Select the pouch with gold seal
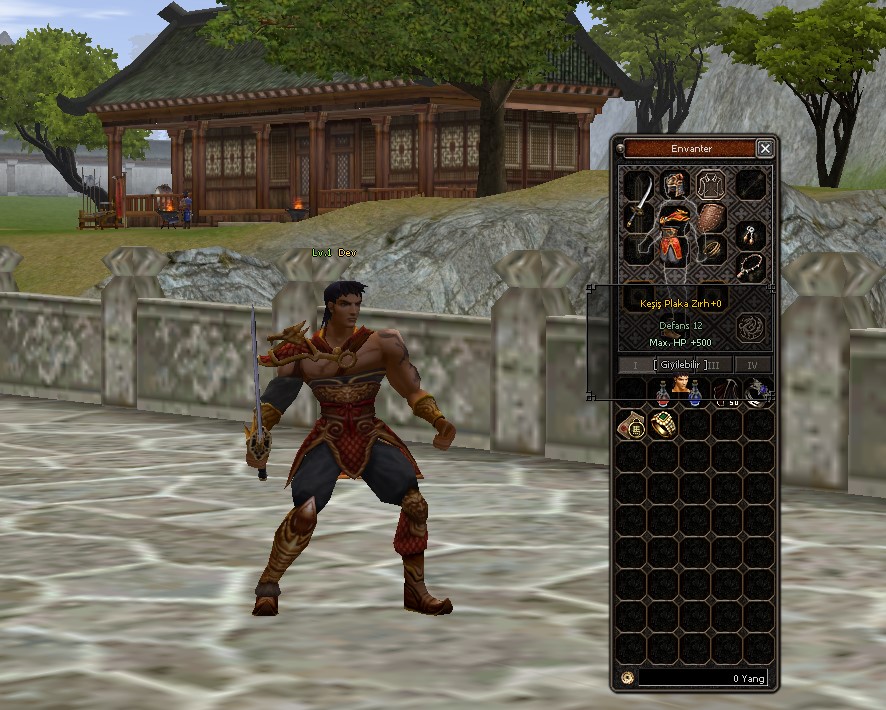This screenshot has width=886, height=710. [630, 425]
